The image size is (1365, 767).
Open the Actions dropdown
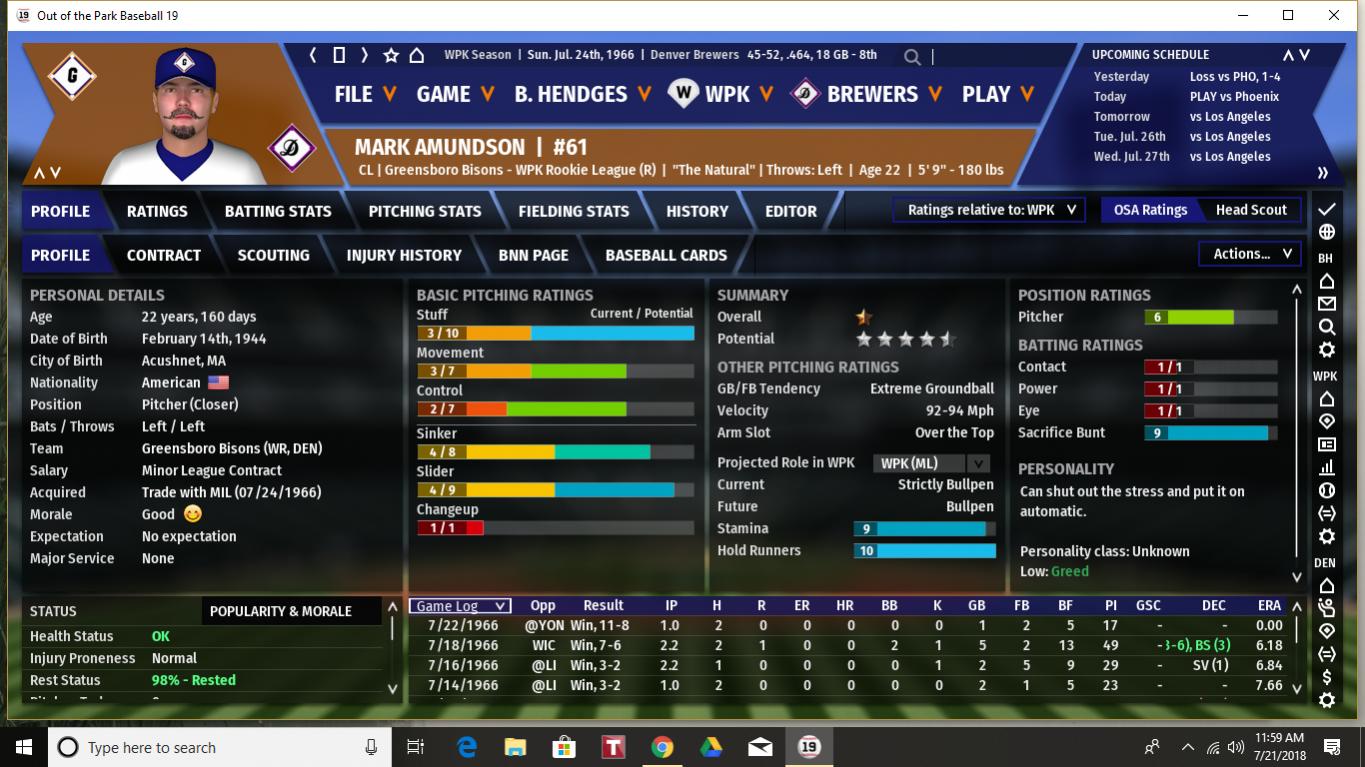pos(1250,254)
